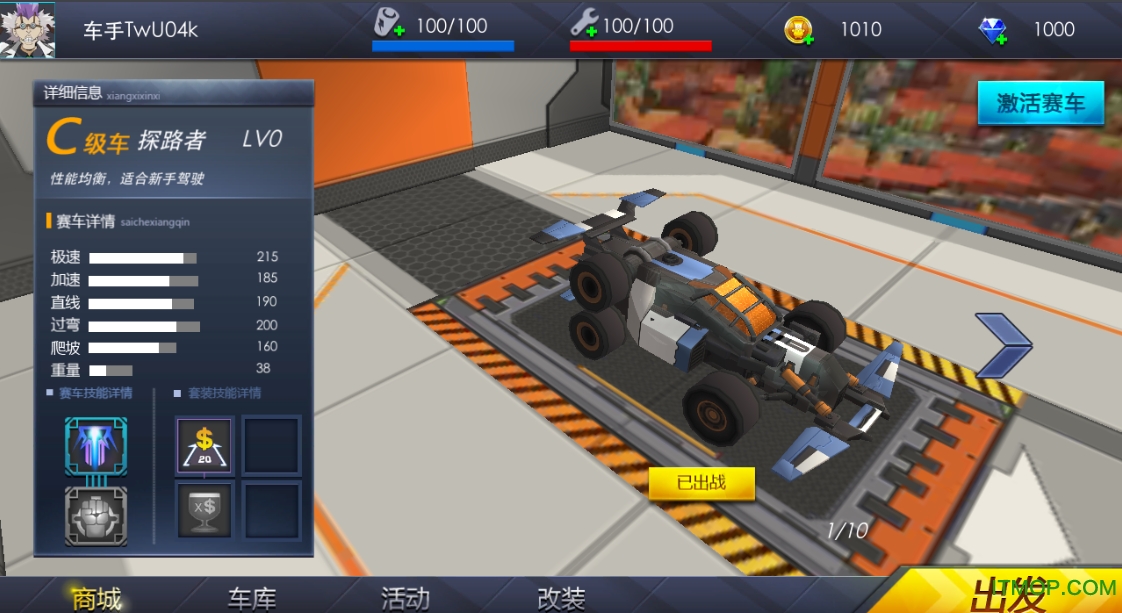The height and width of the screenshot is (613, 1122).
Task: Click the 激活赛车 activate car button
Action: 1040,103
